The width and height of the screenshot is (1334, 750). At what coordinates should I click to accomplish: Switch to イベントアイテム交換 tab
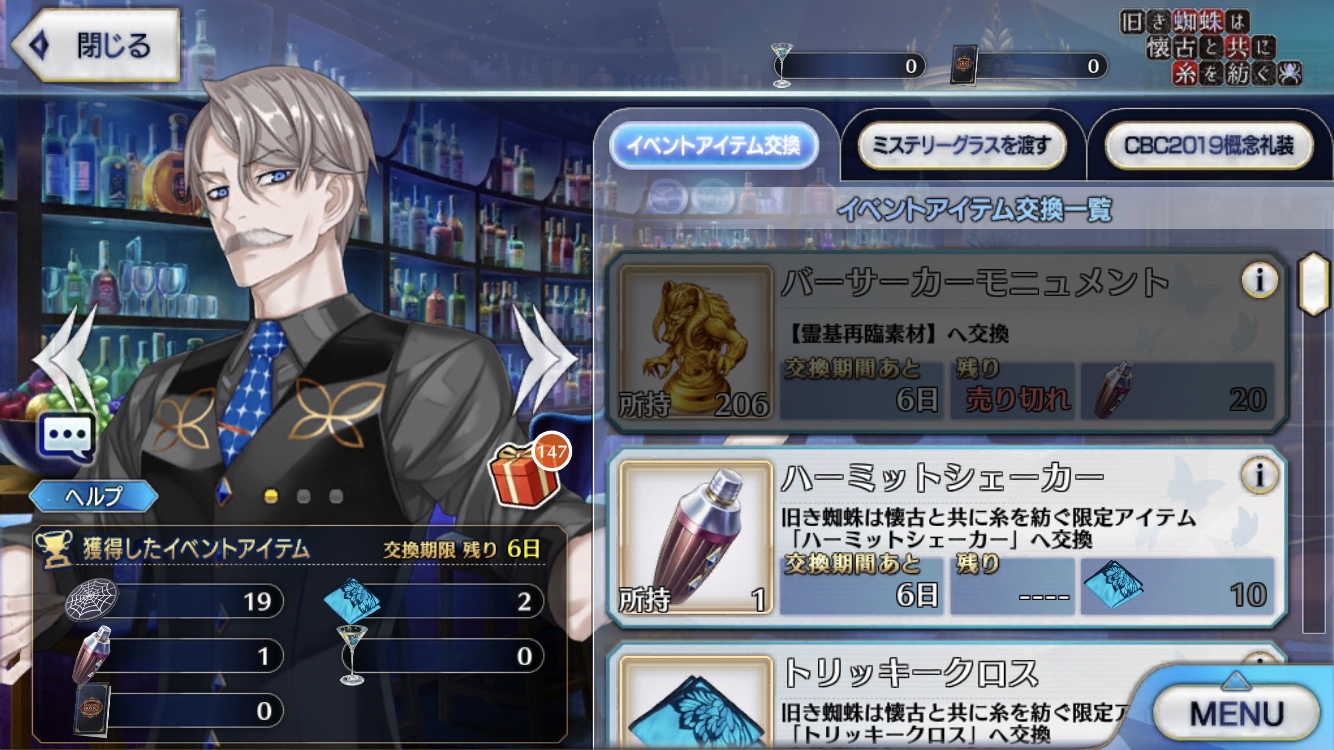click(713, 147)
